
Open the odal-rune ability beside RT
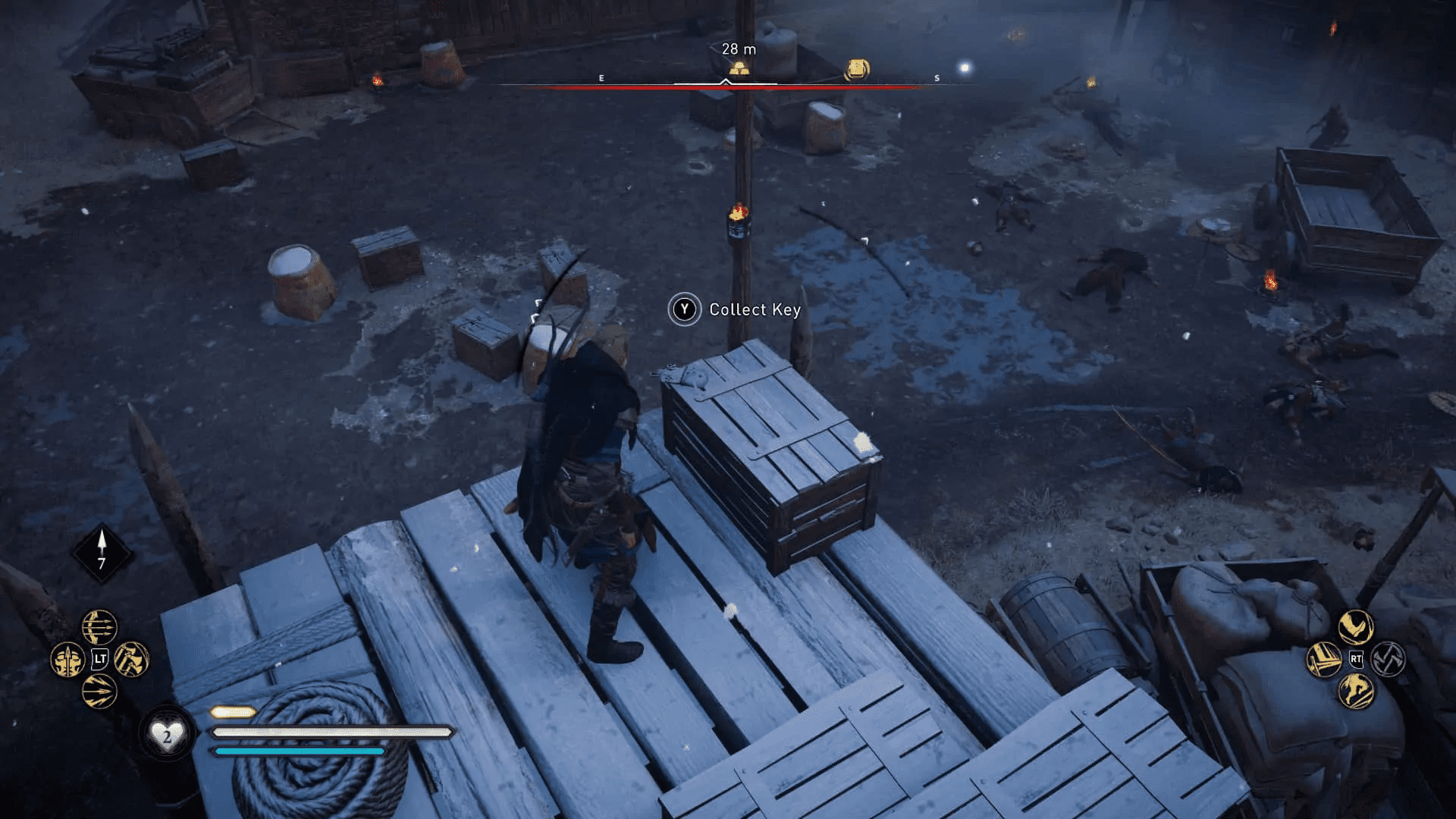[1388, 659]
